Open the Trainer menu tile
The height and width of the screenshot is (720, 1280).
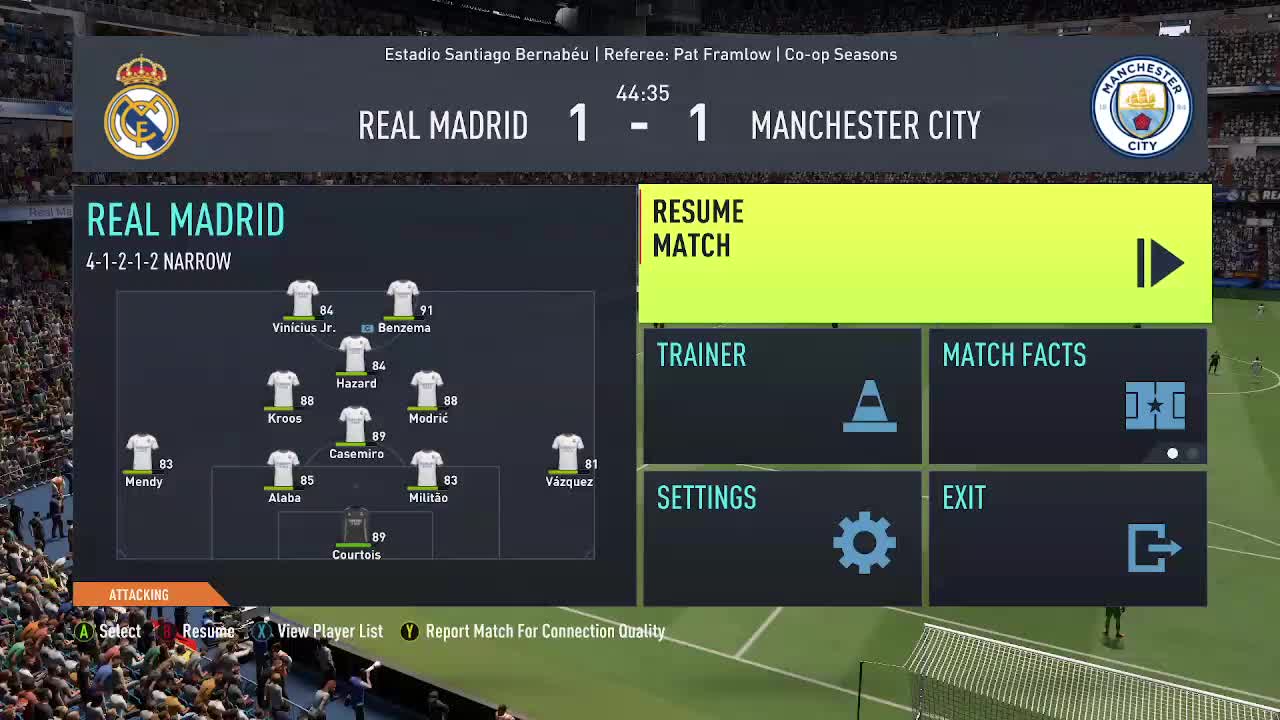pos(781,396)
